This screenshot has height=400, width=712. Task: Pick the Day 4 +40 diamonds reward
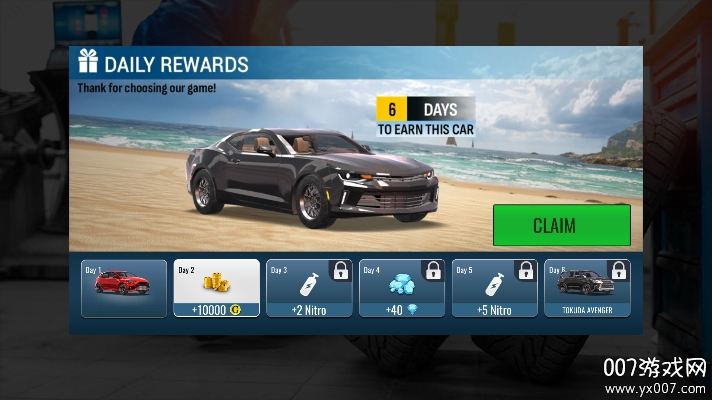(402, 288)
